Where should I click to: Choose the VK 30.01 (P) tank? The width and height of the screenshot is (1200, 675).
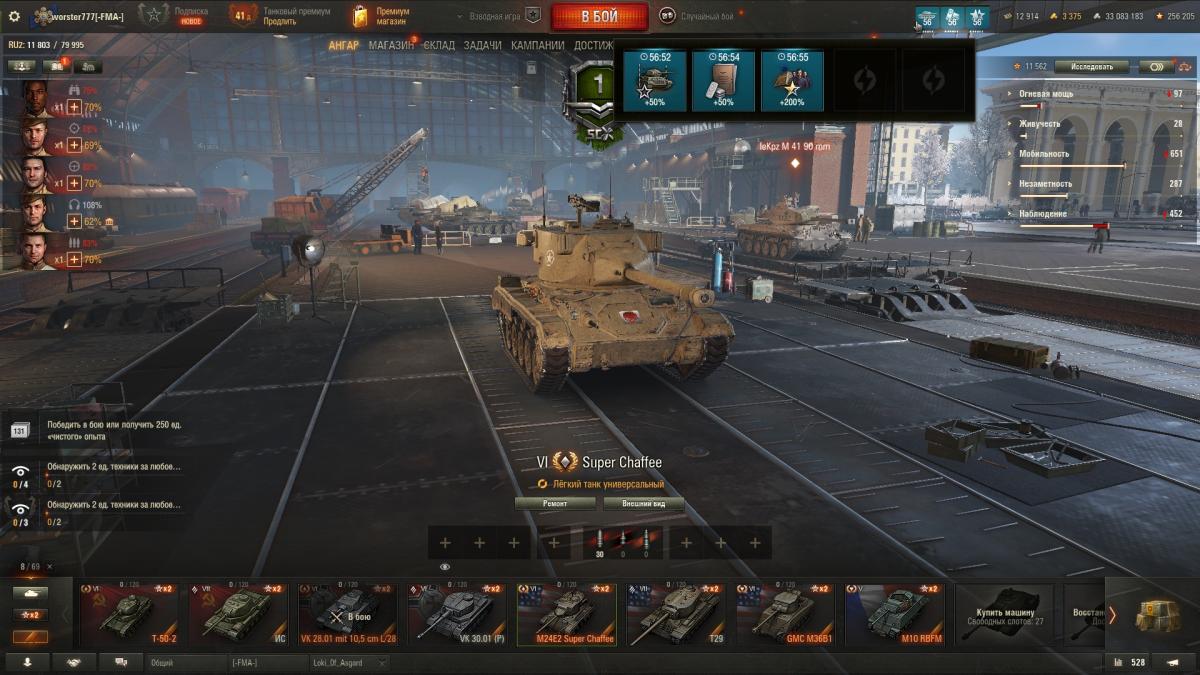458,614
